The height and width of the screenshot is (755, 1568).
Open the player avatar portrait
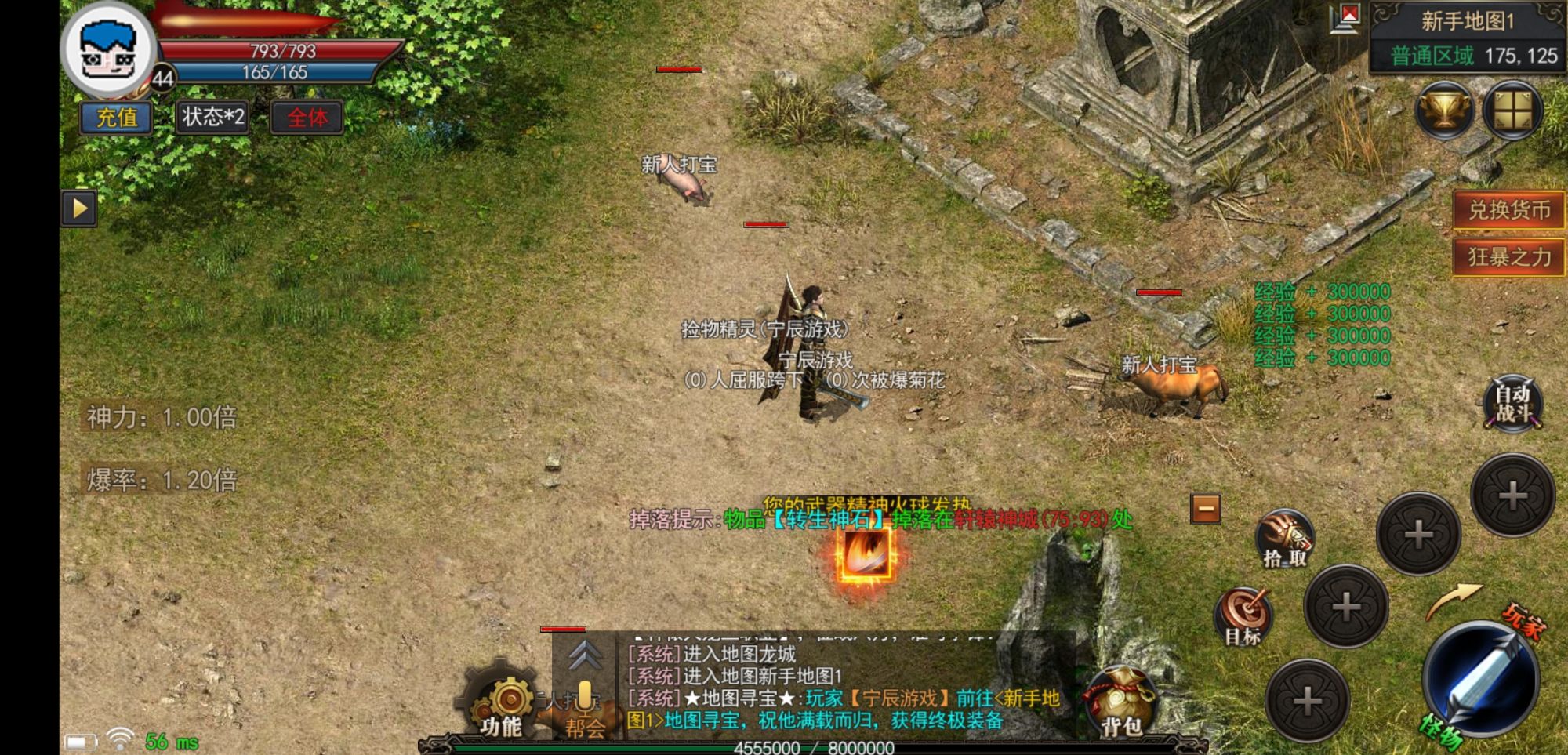[110, 49]
